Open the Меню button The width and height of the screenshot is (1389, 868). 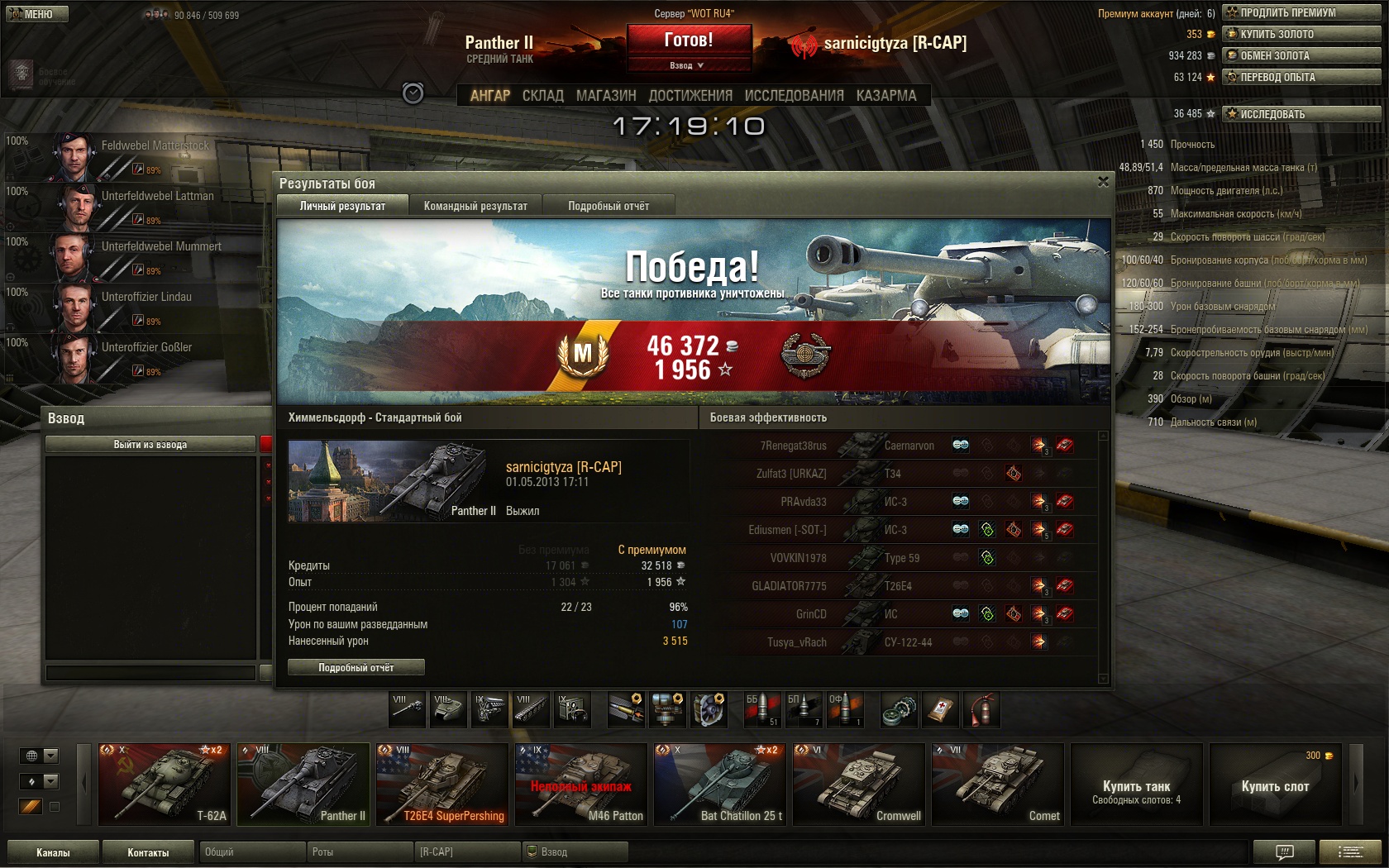pyautogui.click(x=37, y=14)
